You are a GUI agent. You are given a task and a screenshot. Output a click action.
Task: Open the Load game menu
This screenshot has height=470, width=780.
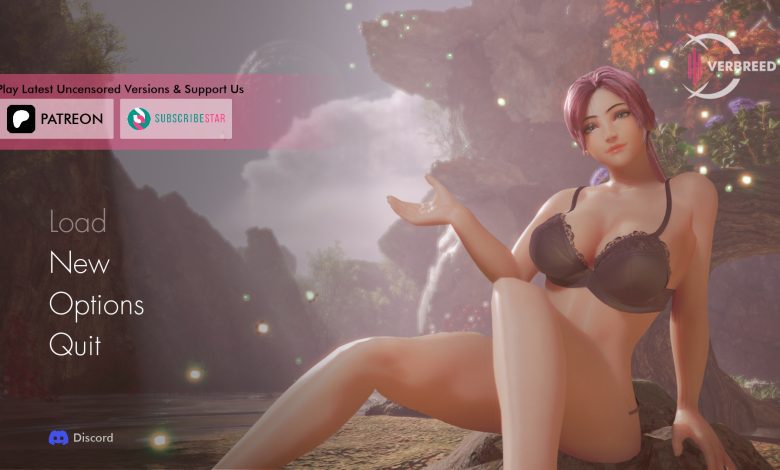pyautogui.click(x=78, y=222)
